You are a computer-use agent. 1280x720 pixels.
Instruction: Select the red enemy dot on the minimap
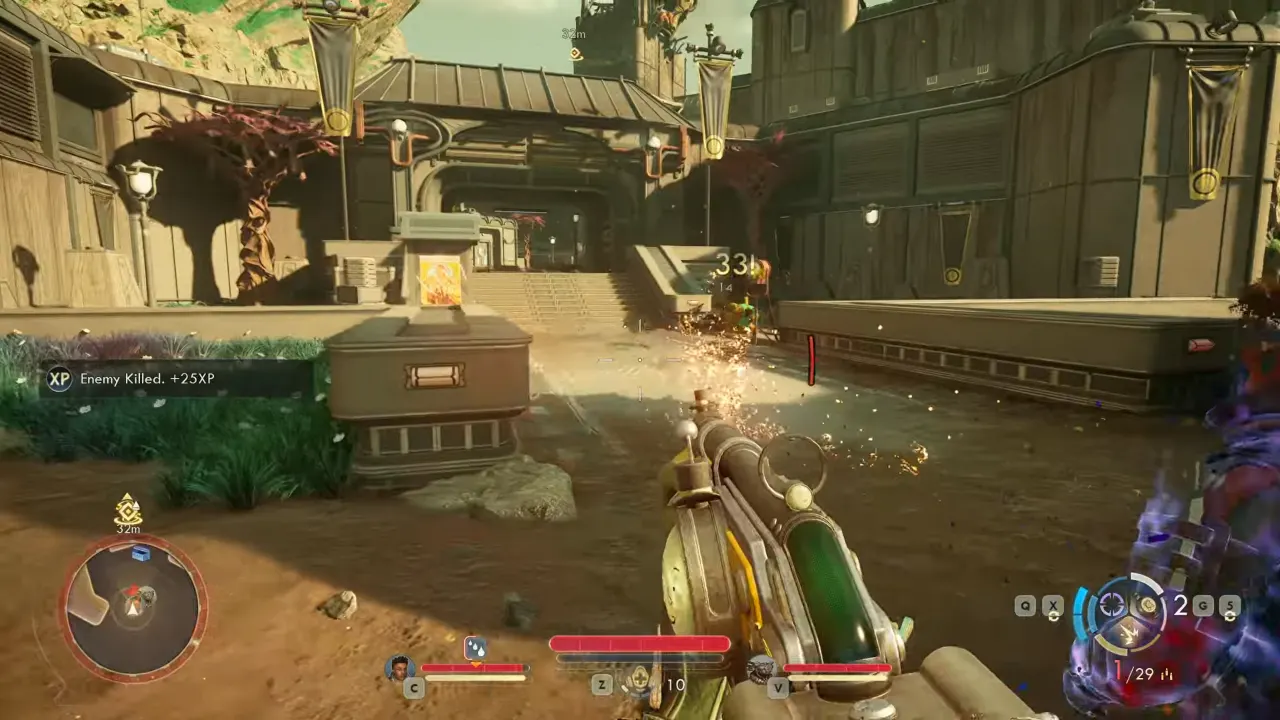[133, 590]
